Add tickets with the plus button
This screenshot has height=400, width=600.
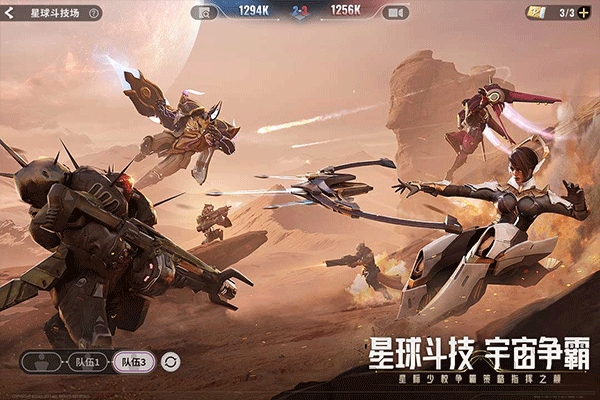click(x=584, y=13)
